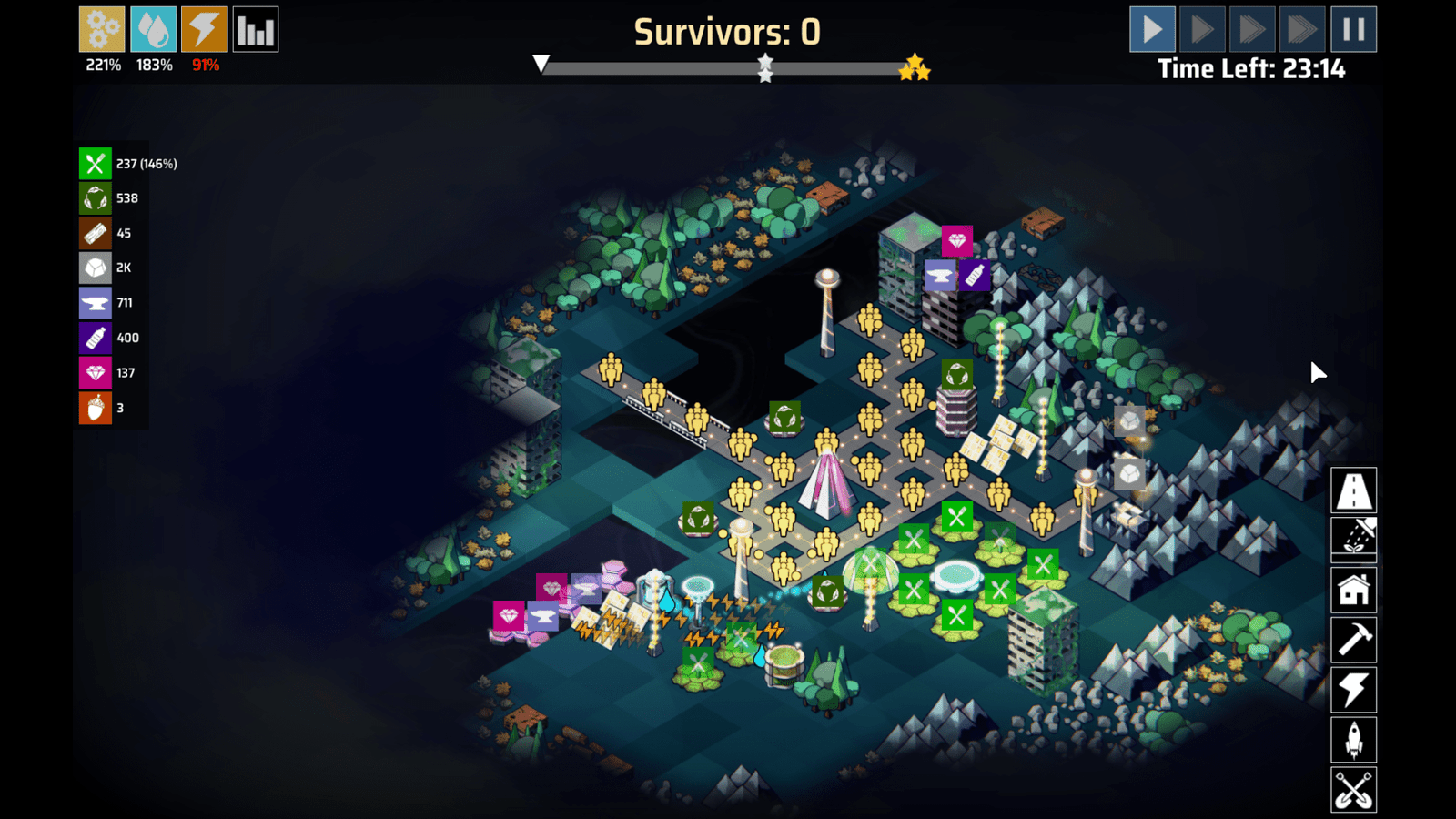The width and height of the screenshot is (1456, 819).
Task: Open the Construction hammer menu
Action: [1353, 639]
